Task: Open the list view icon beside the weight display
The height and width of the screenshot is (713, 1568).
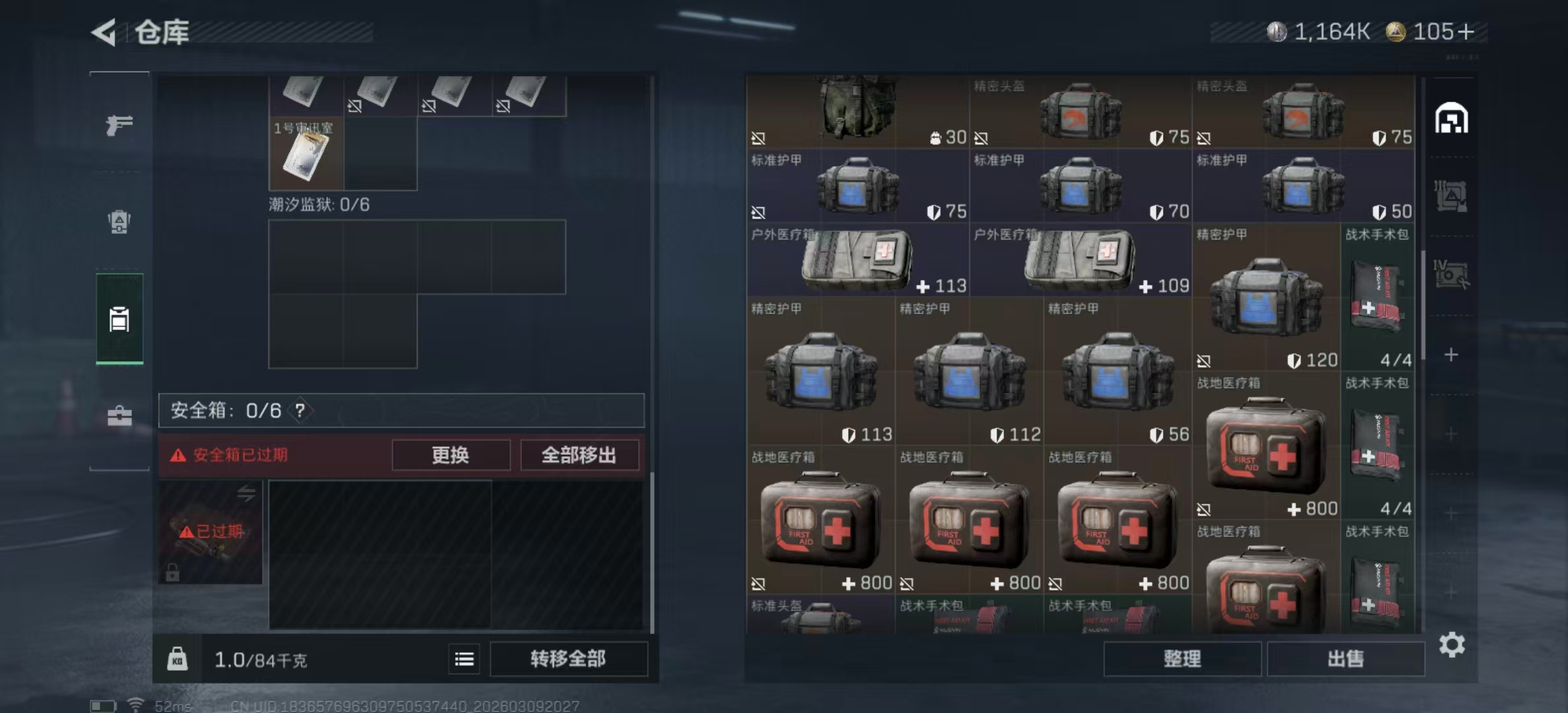Action: coord(464,660)
